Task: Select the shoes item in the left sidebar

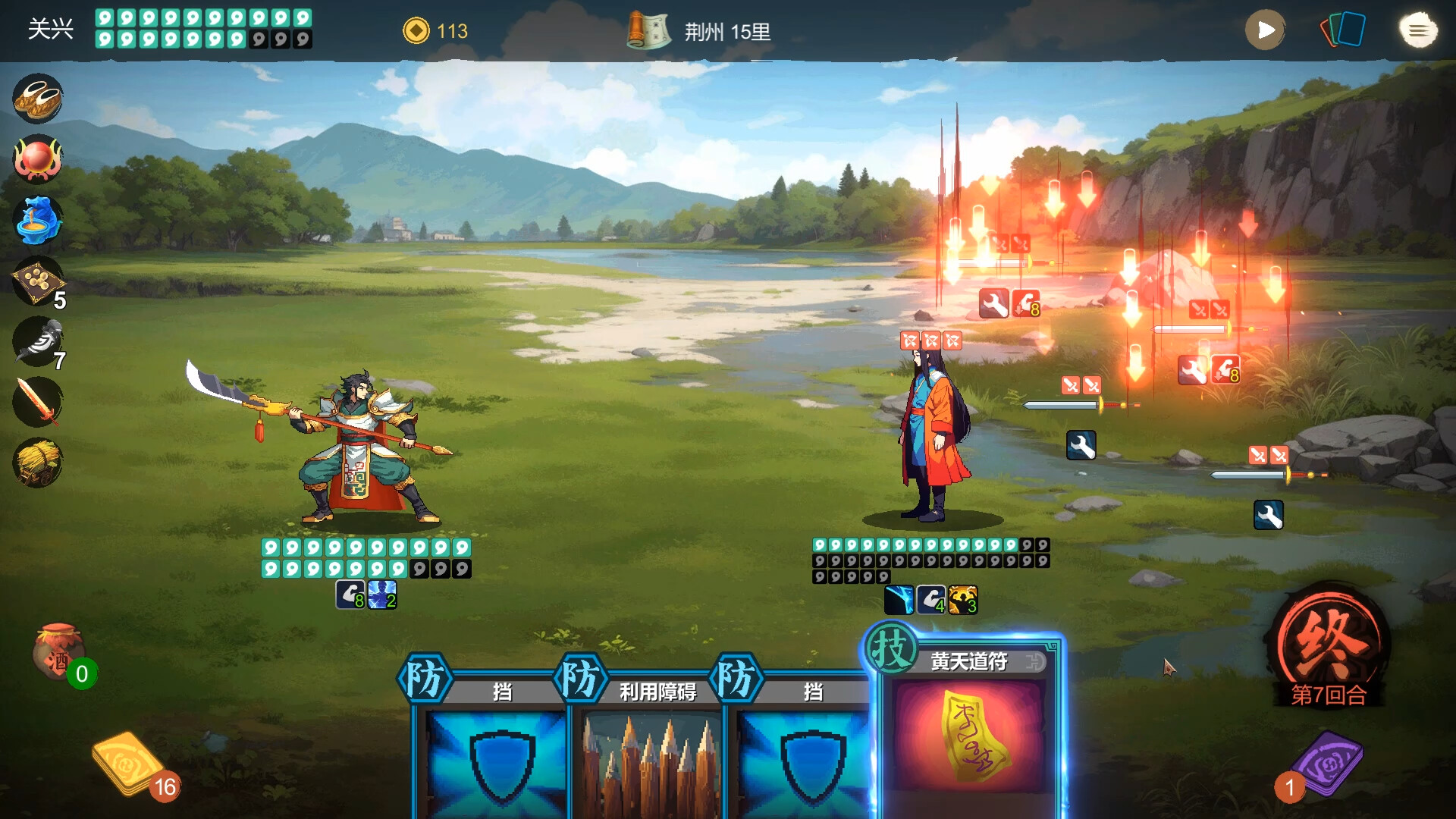Action: coord(37,99)
